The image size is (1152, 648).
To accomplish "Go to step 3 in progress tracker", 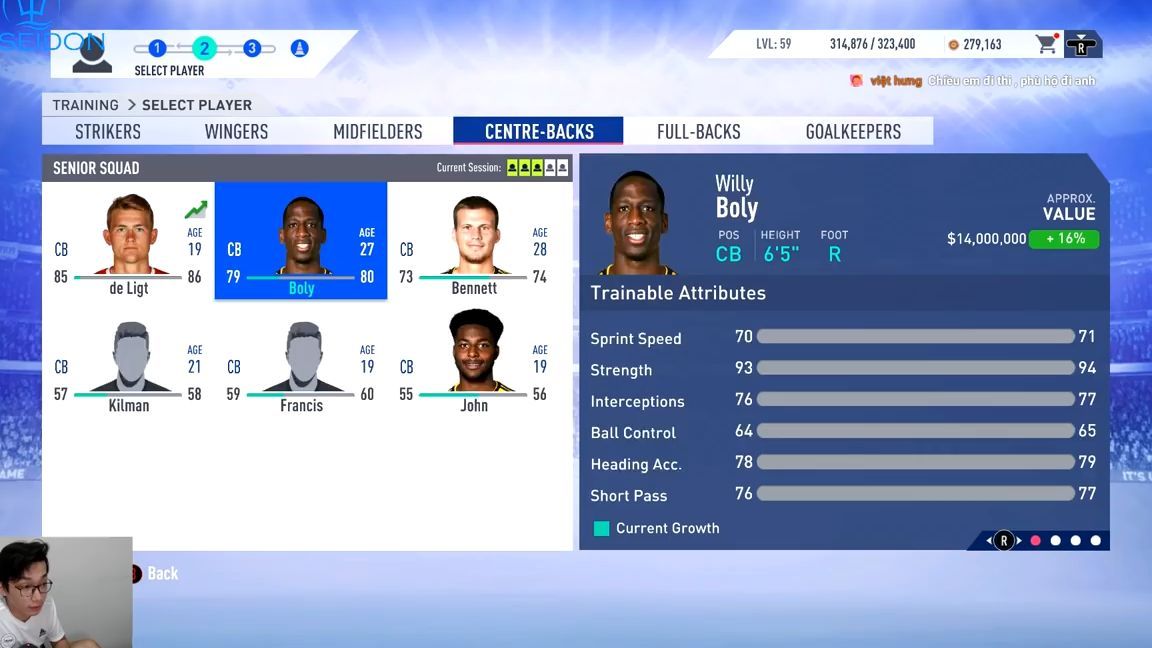I will (252, 48).
